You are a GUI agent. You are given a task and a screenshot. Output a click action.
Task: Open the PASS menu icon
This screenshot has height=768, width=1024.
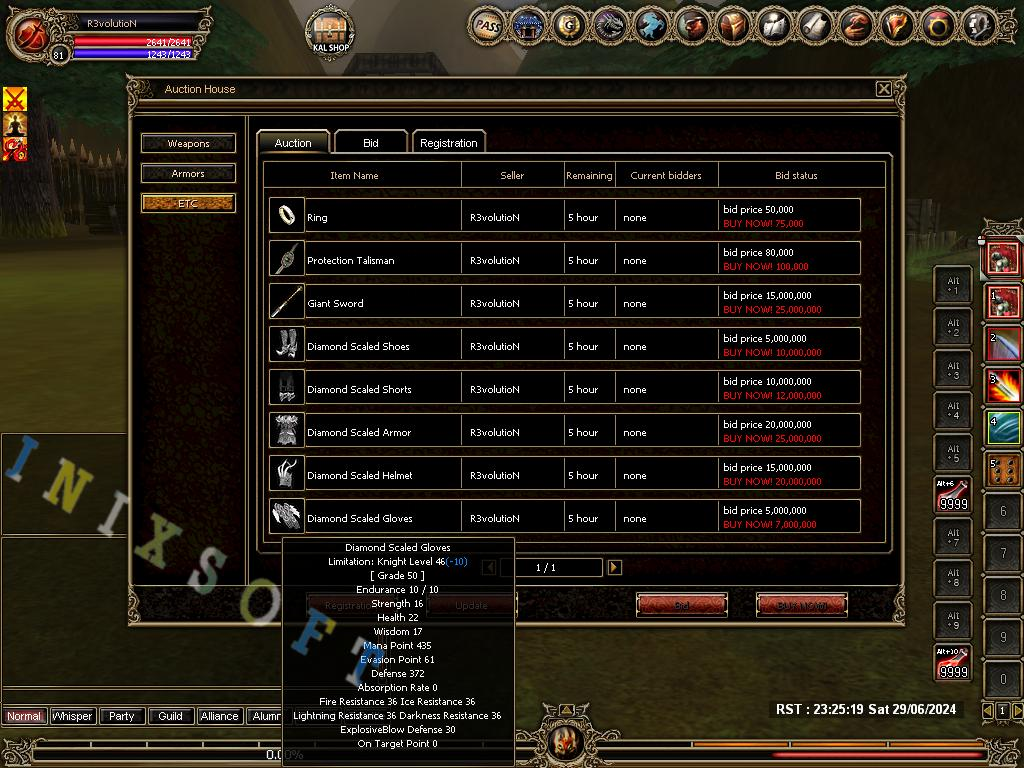488,26
